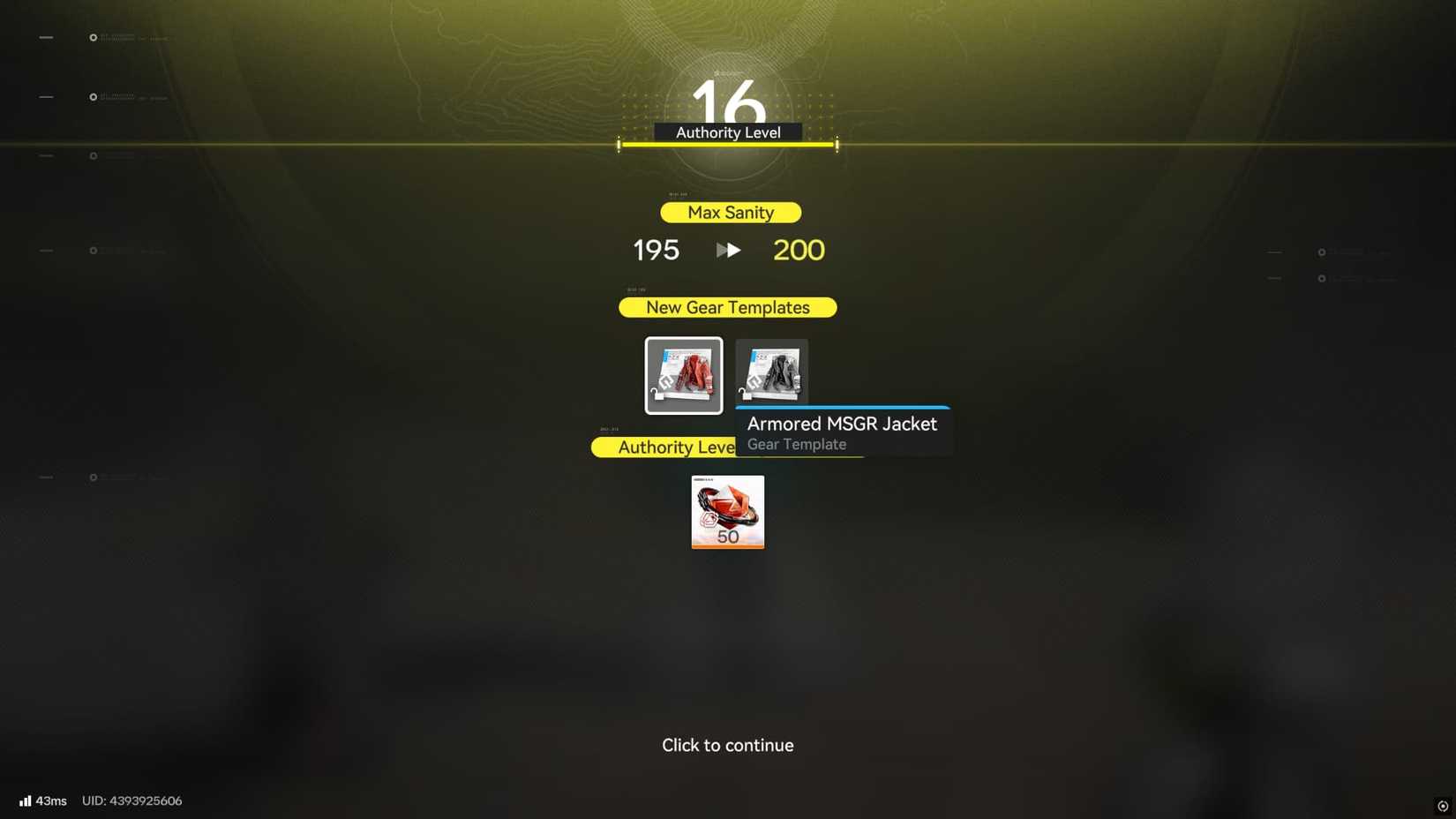Image resolution: width=1456 pixels, height=819 pixels.
Task: Select the New Gear Templates banner
Action: tap(727, 307)
